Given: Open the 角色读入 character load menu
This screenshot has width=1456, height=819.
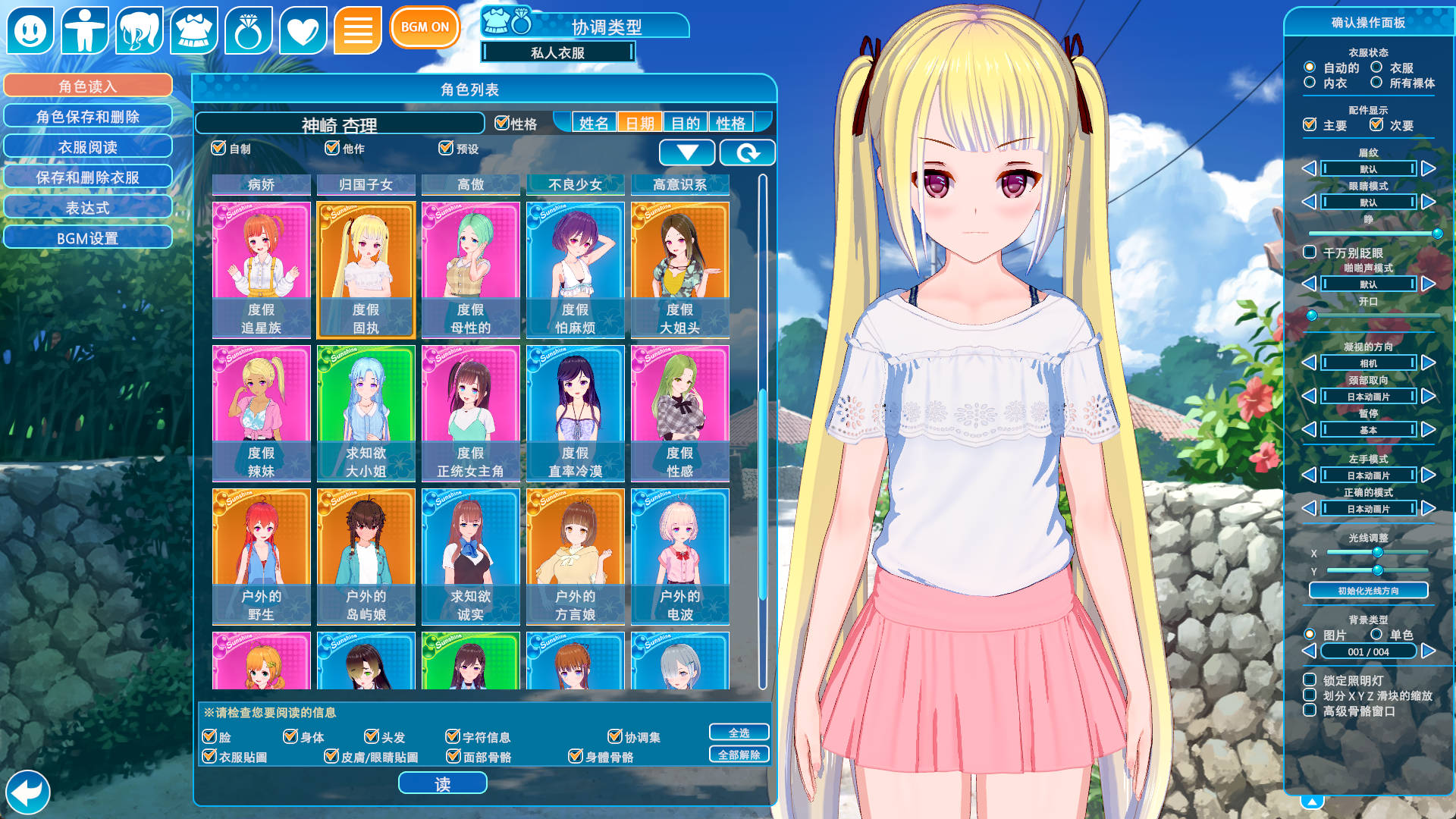Looking at the screenshot, I should [88, 86].
